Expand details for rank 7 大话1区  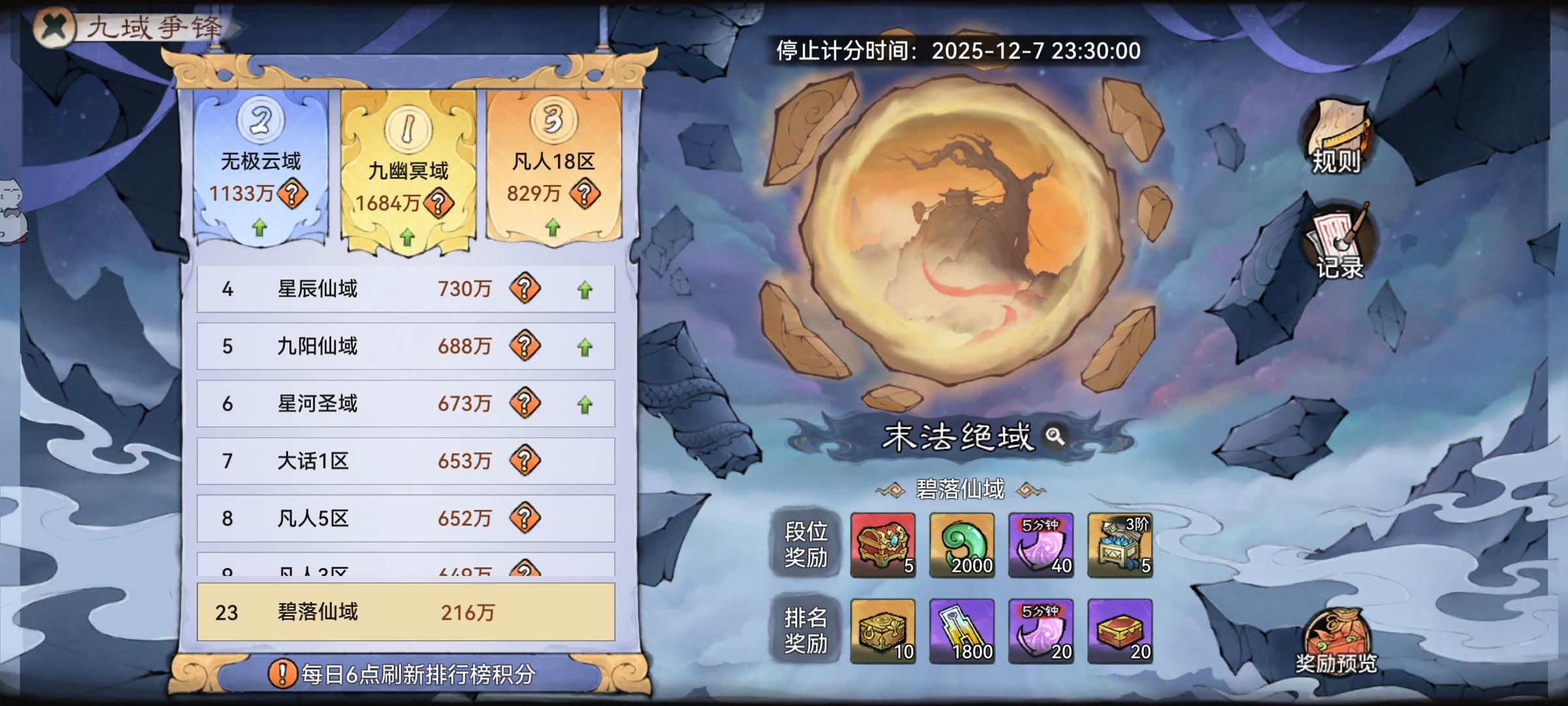click(405, 462)
